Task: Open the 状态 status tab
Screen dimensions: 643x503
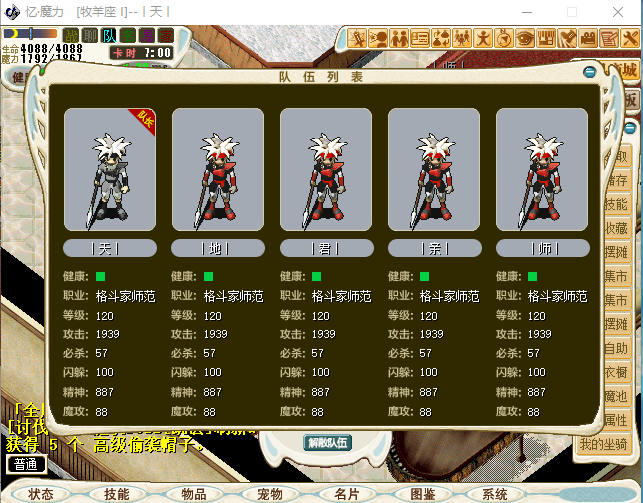Action: point(41,494)
